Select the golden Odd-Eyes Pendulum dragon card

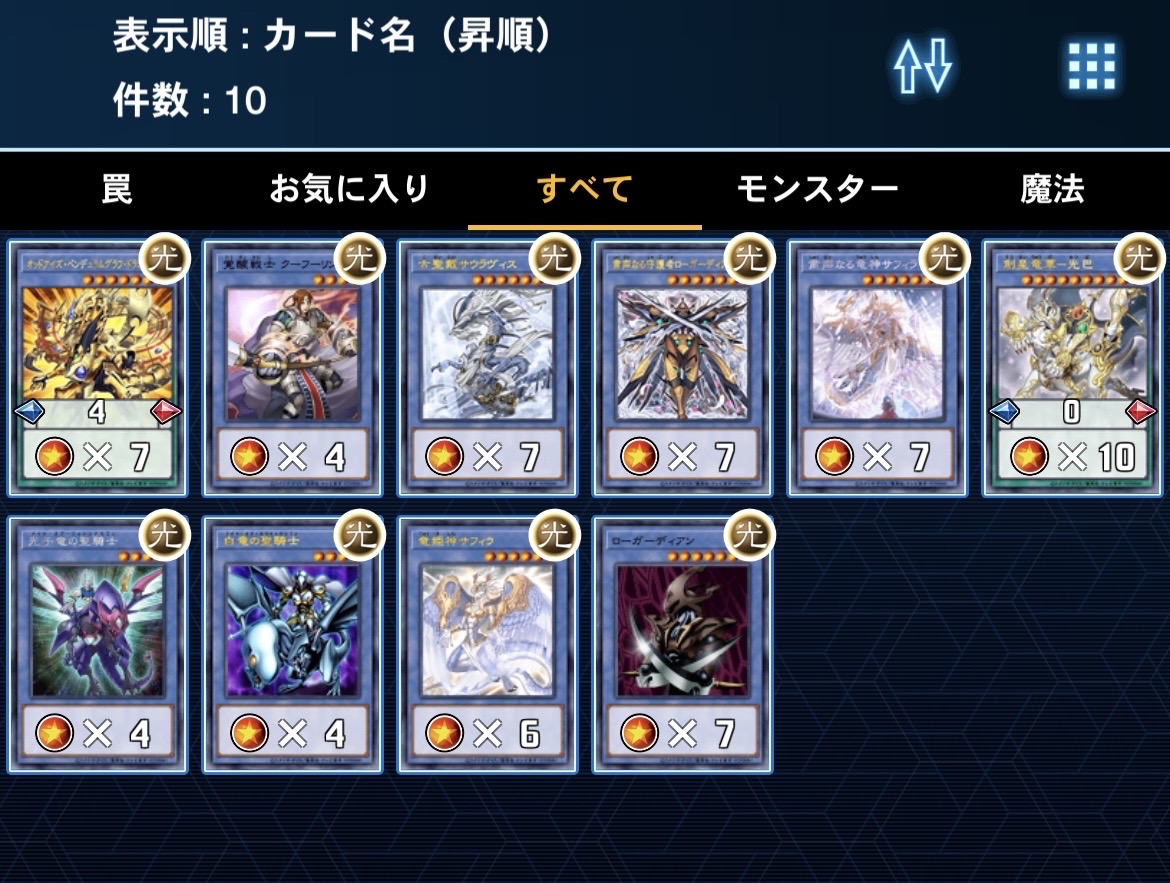tap(97, 368)
